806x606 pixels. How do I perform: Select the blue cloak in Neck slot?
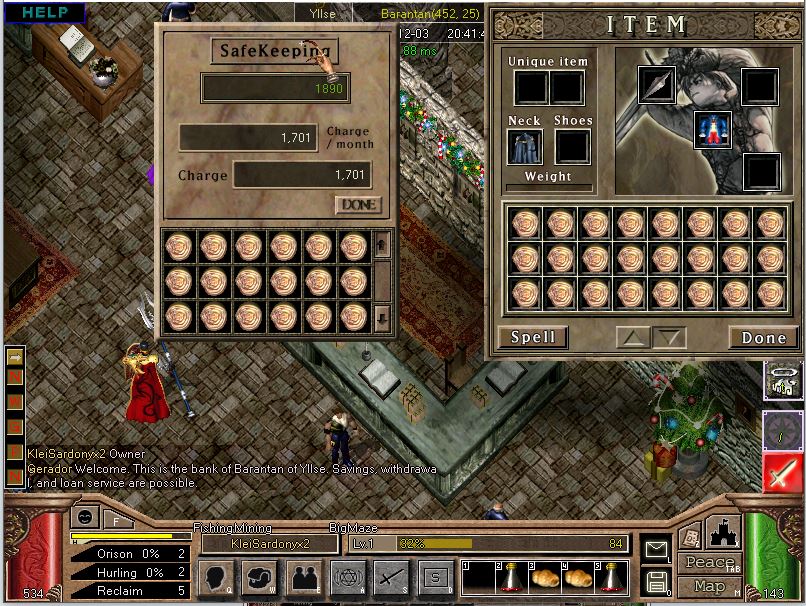tap(524, 147)
